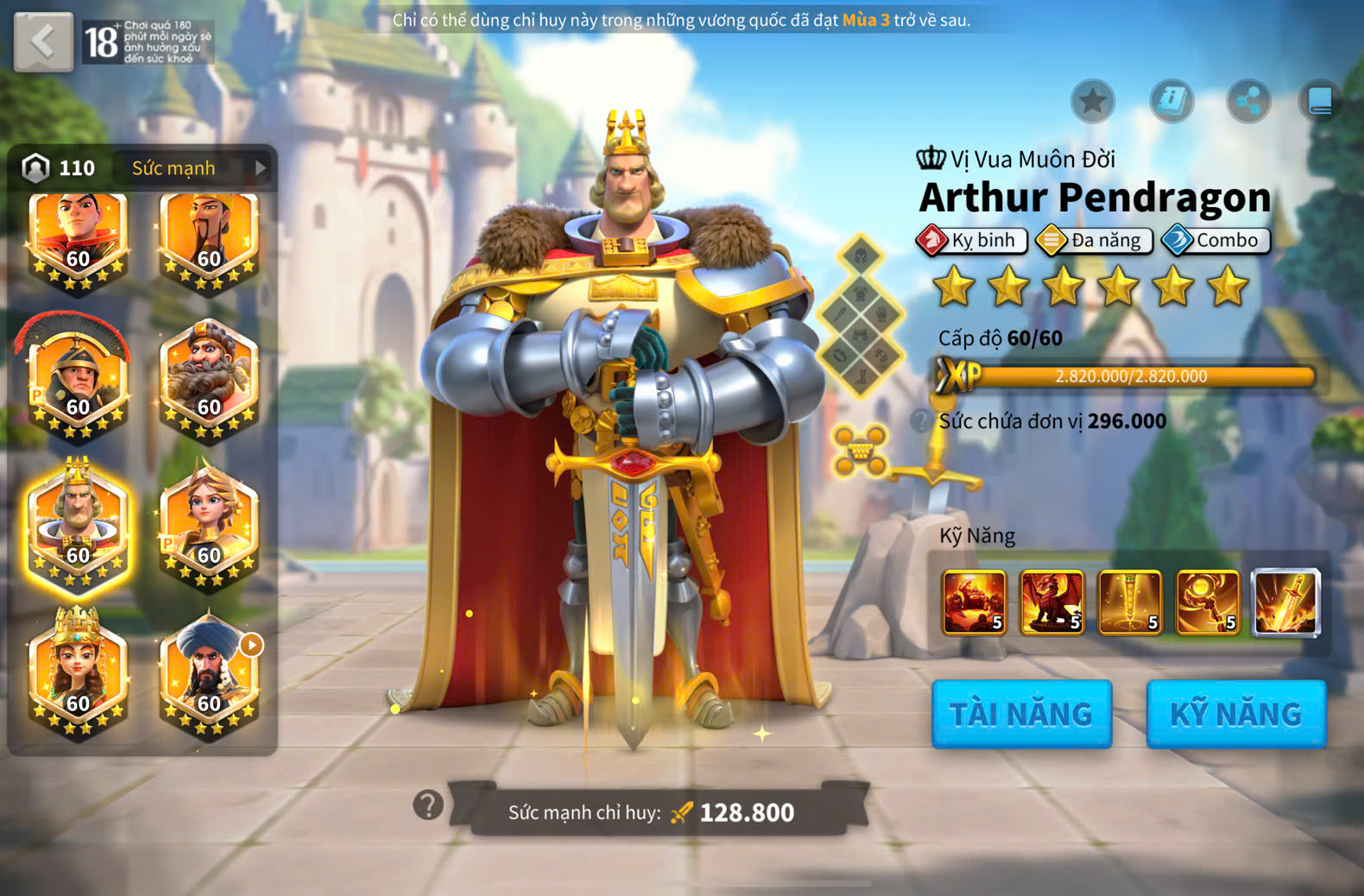View the red dragon skill
The height and width of the screenshot is (896, 1364).
click(x=1052, y=603)
